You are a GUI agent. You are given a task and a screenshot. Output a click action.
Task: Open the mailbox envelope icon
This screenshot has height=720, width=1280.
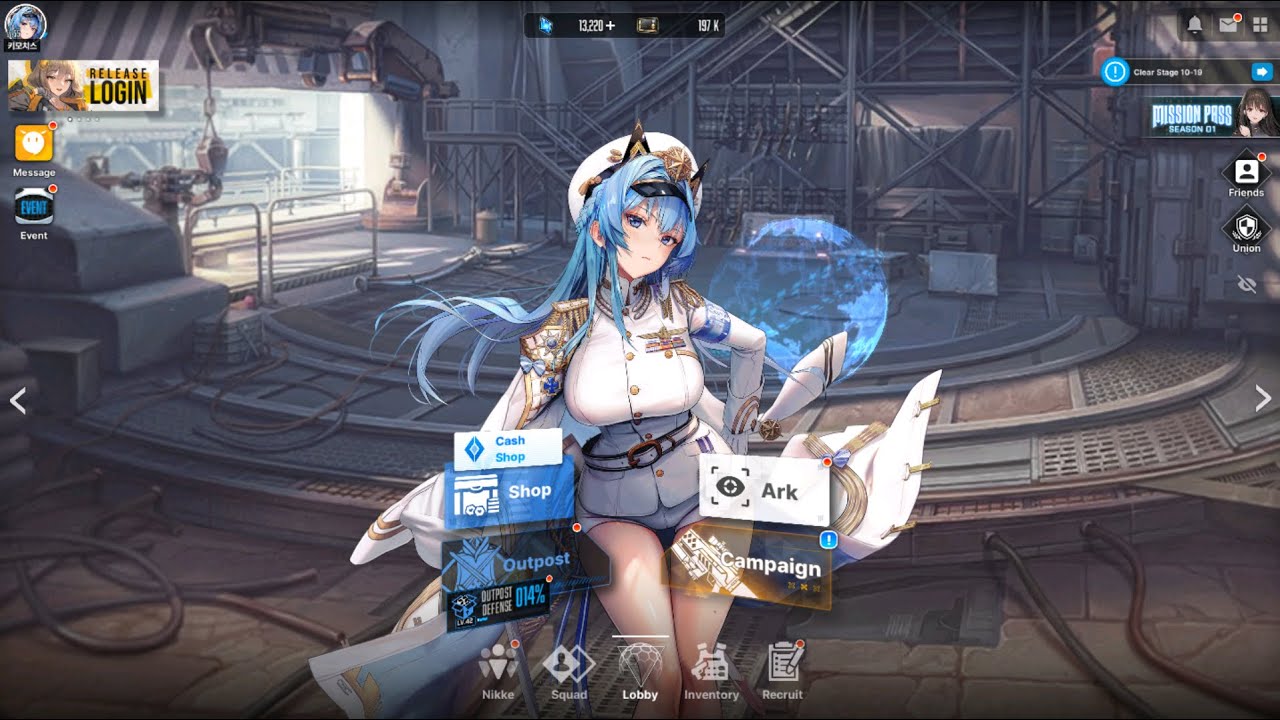[1228, 26]
